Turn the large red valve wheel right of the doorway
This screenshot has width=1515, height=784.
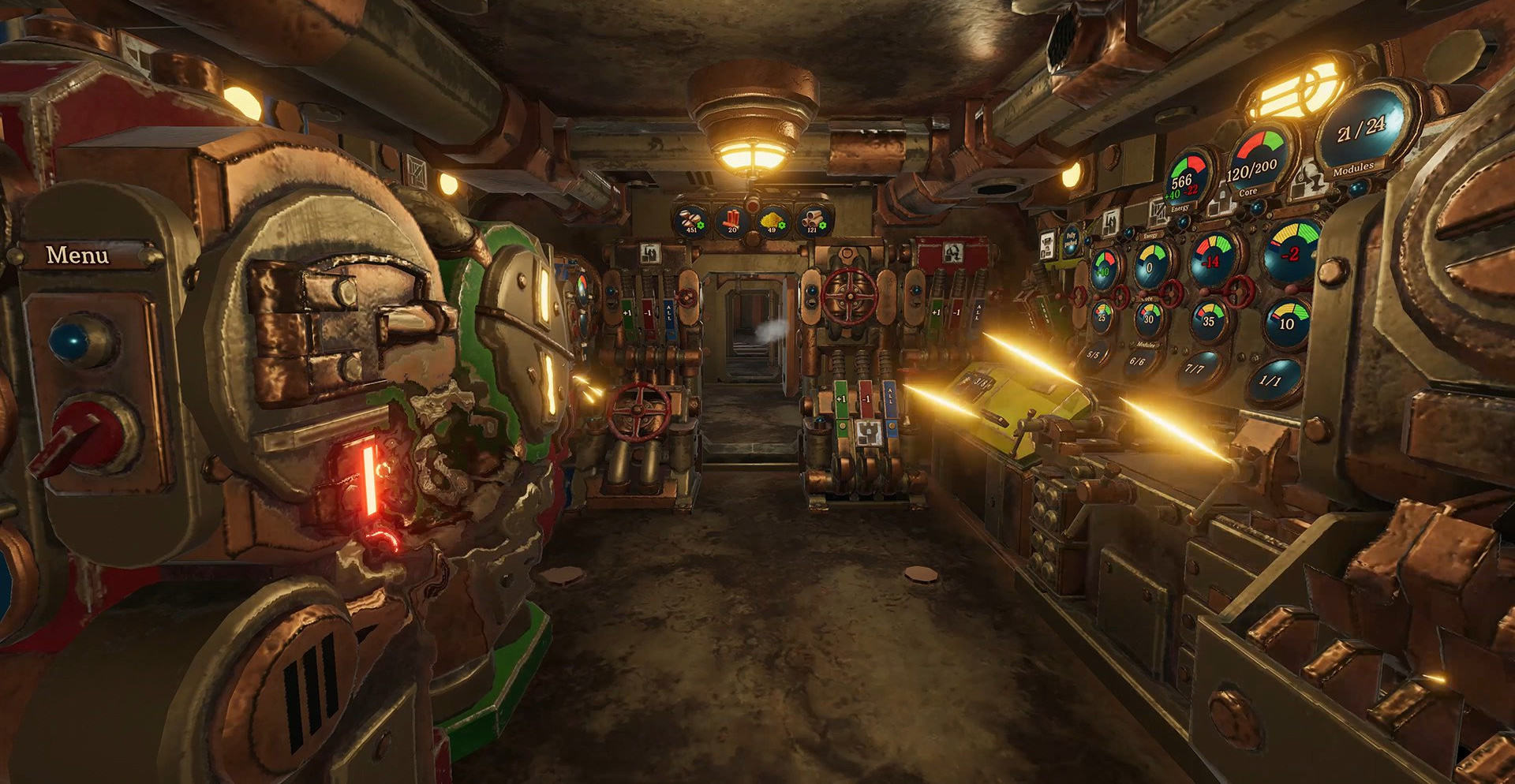click(849, 296)
